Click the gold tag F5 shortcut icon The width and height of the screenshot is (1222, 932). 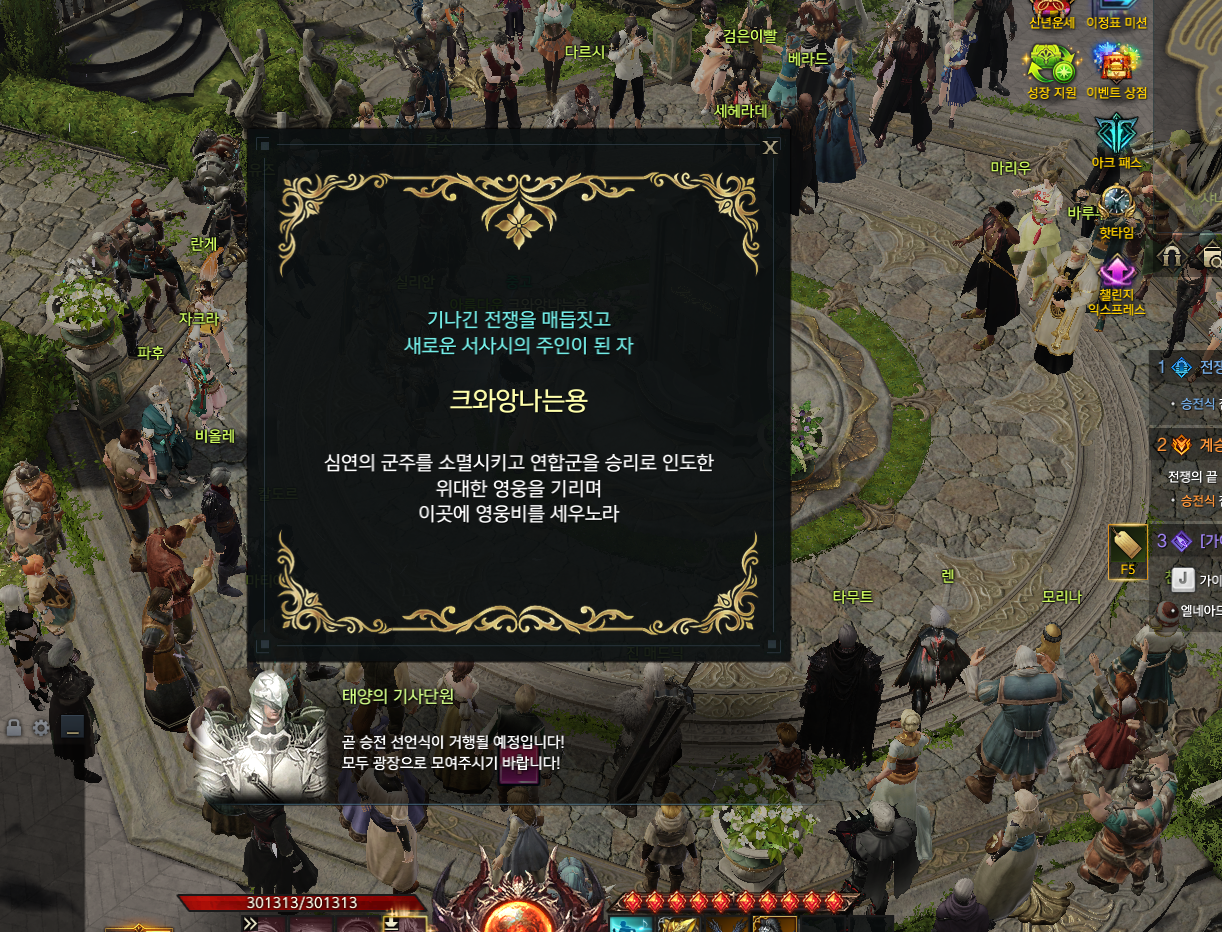(1127, 548)
